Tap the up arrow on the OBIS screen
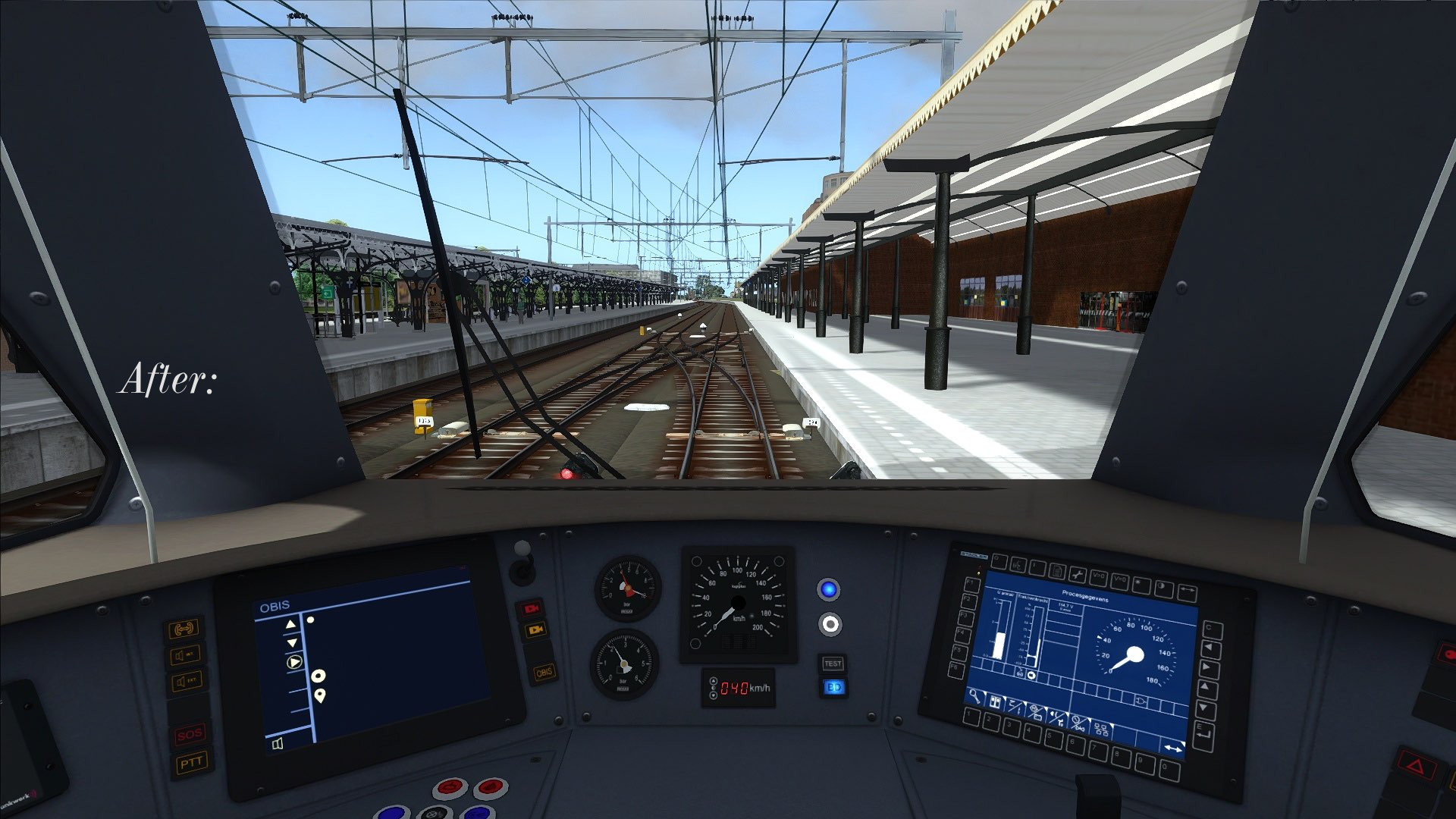The width and height of the screenshot is (1456, 819). click(x=290, y=624)
